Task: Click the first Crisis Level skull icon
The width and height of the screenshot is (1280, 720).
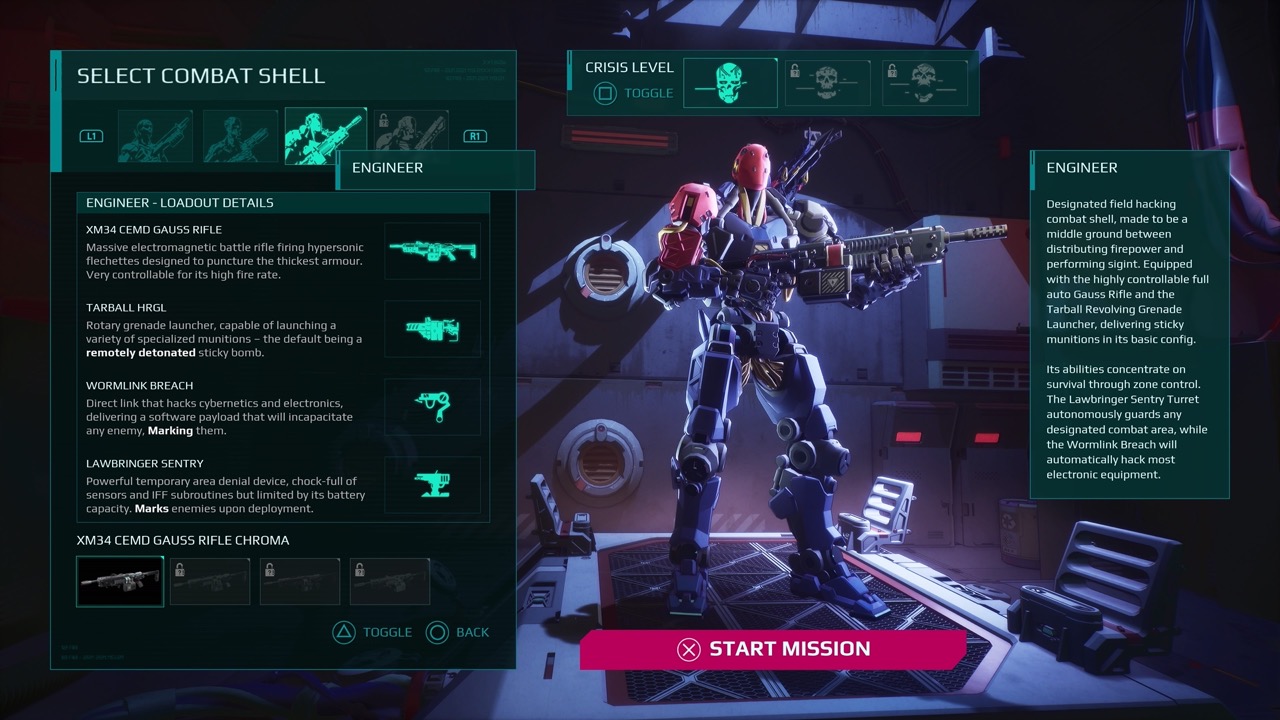Action: pyautogui.click(x=730, y=82)
